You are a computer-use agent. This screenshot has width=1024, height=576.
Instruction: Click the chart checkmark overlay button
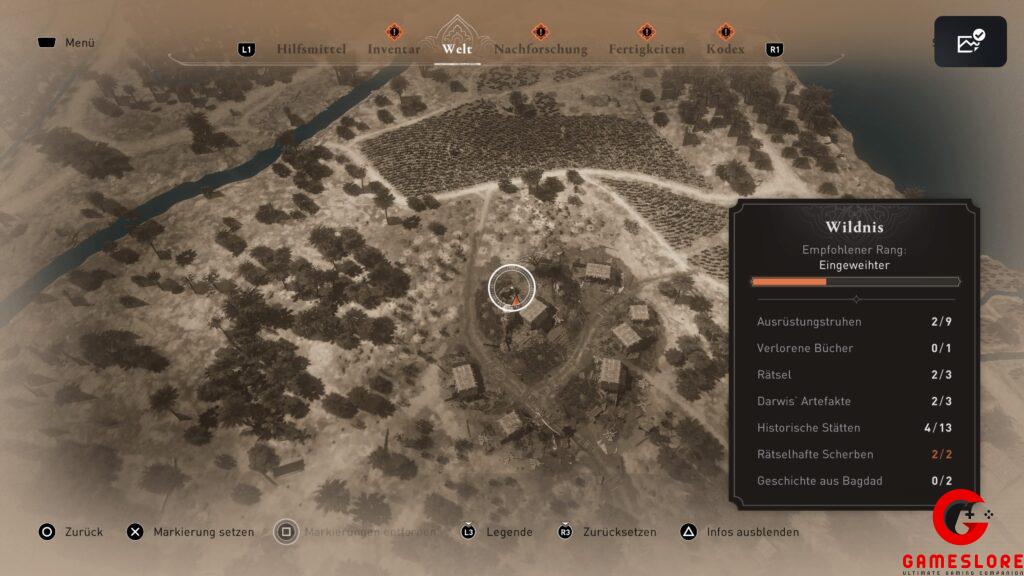pyautogui.click(x=970, y=42)
